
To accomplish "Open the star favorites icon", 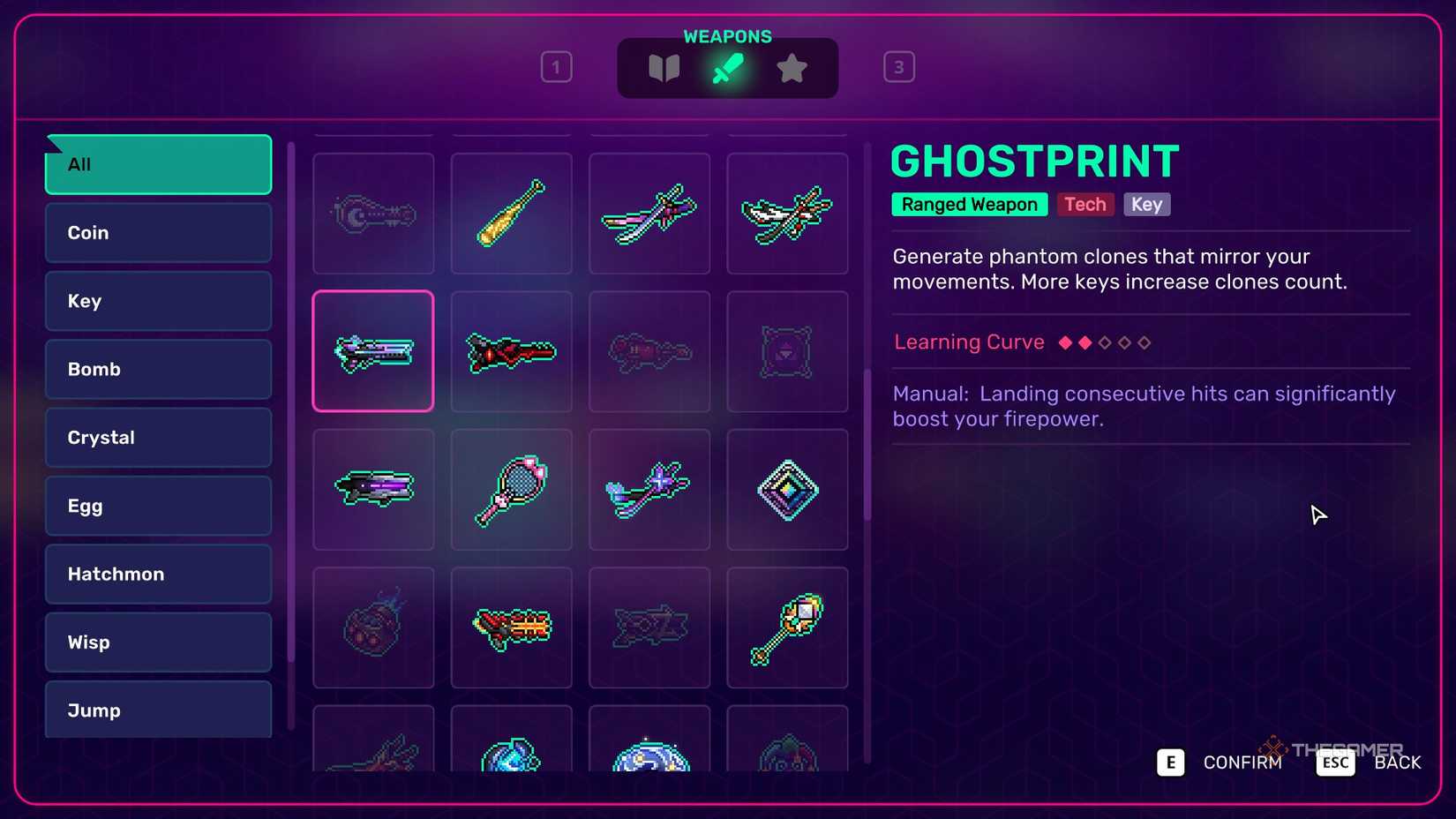I will (792, 67).
